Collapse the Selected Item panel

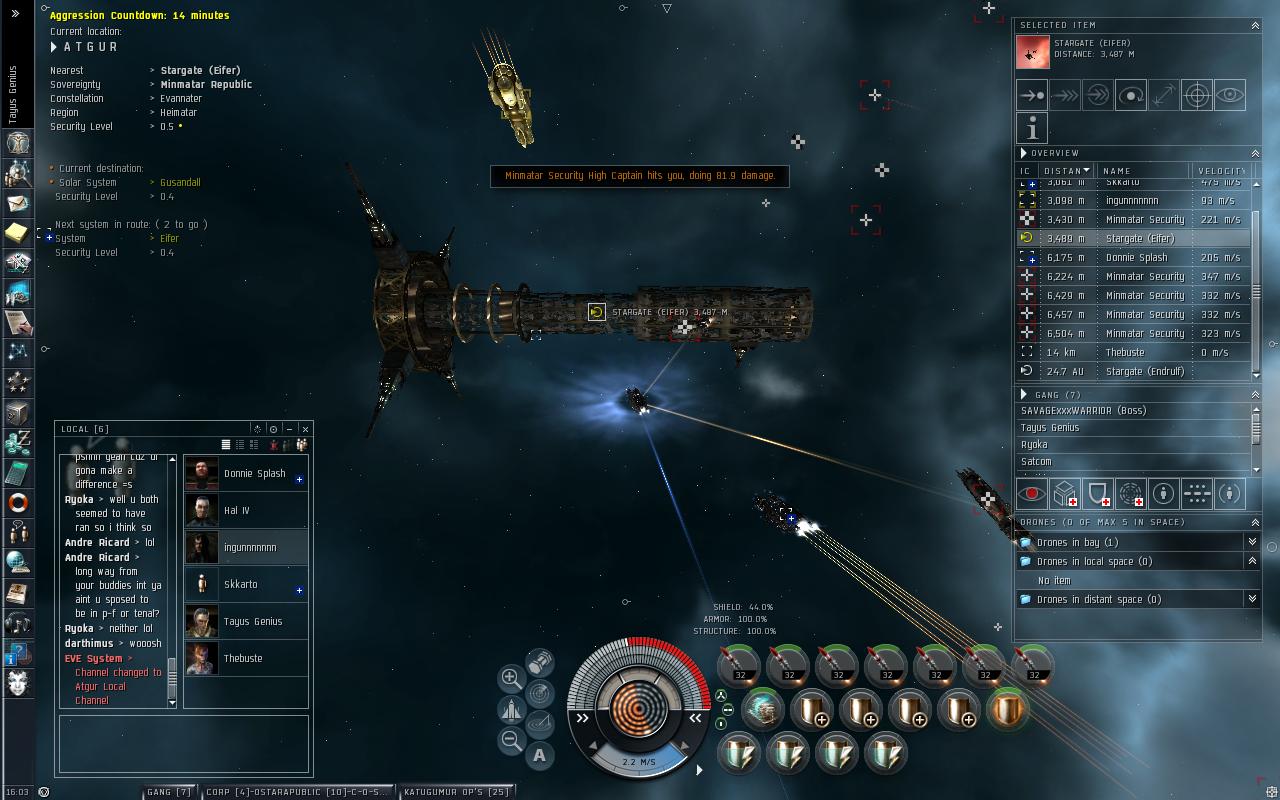point(1255,25)
